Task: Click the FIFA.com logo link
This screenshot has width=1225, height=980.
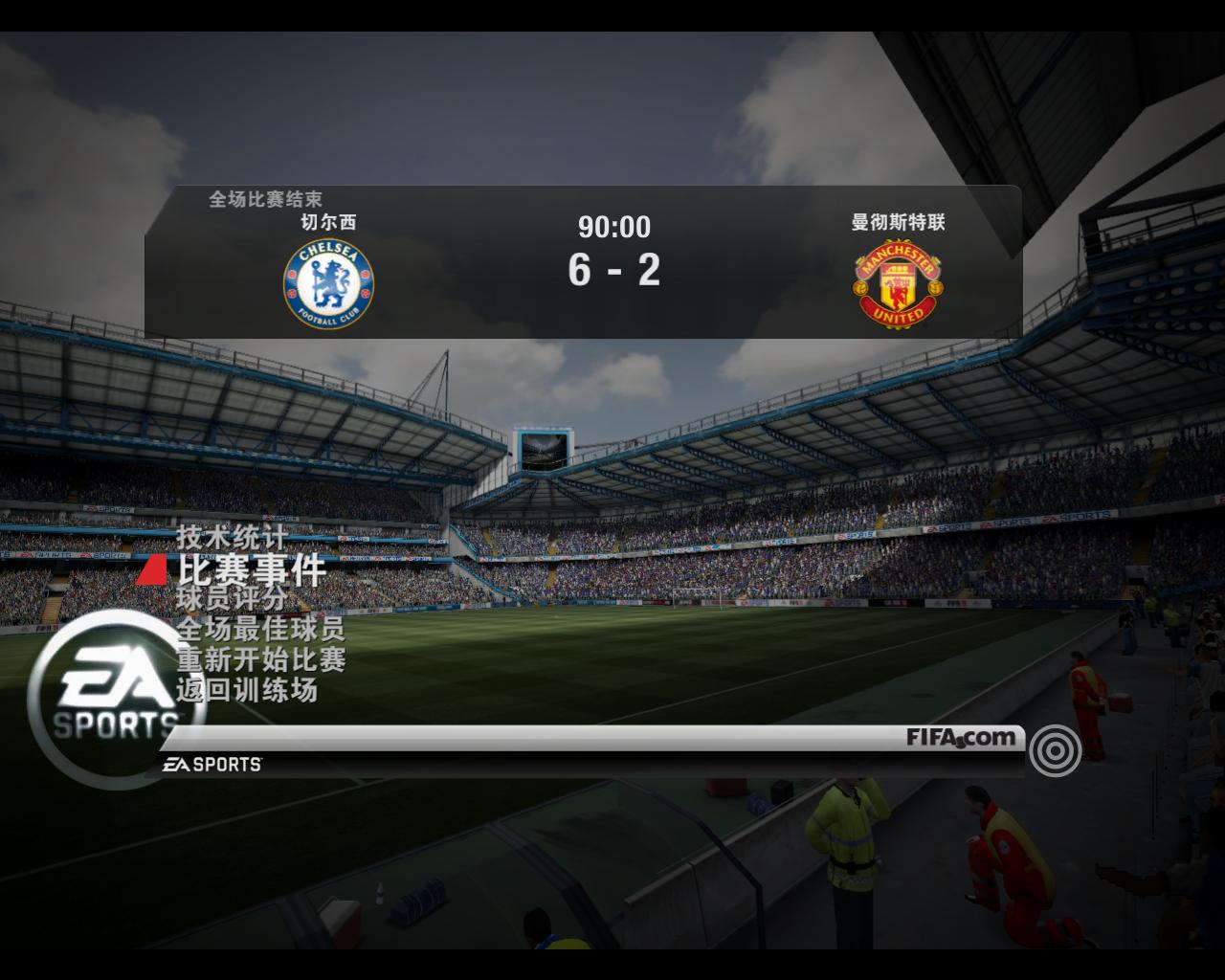Action: (x=961, y=738)
